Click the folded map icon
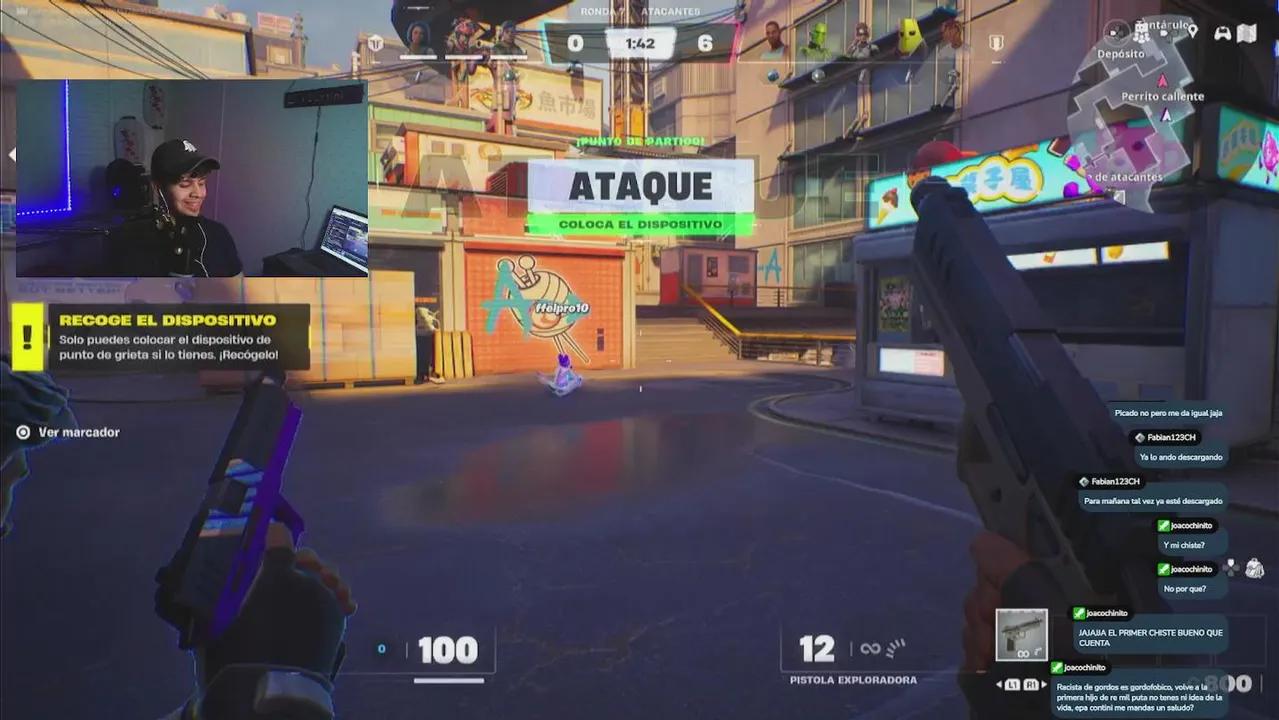 (x=1247, y=33)
